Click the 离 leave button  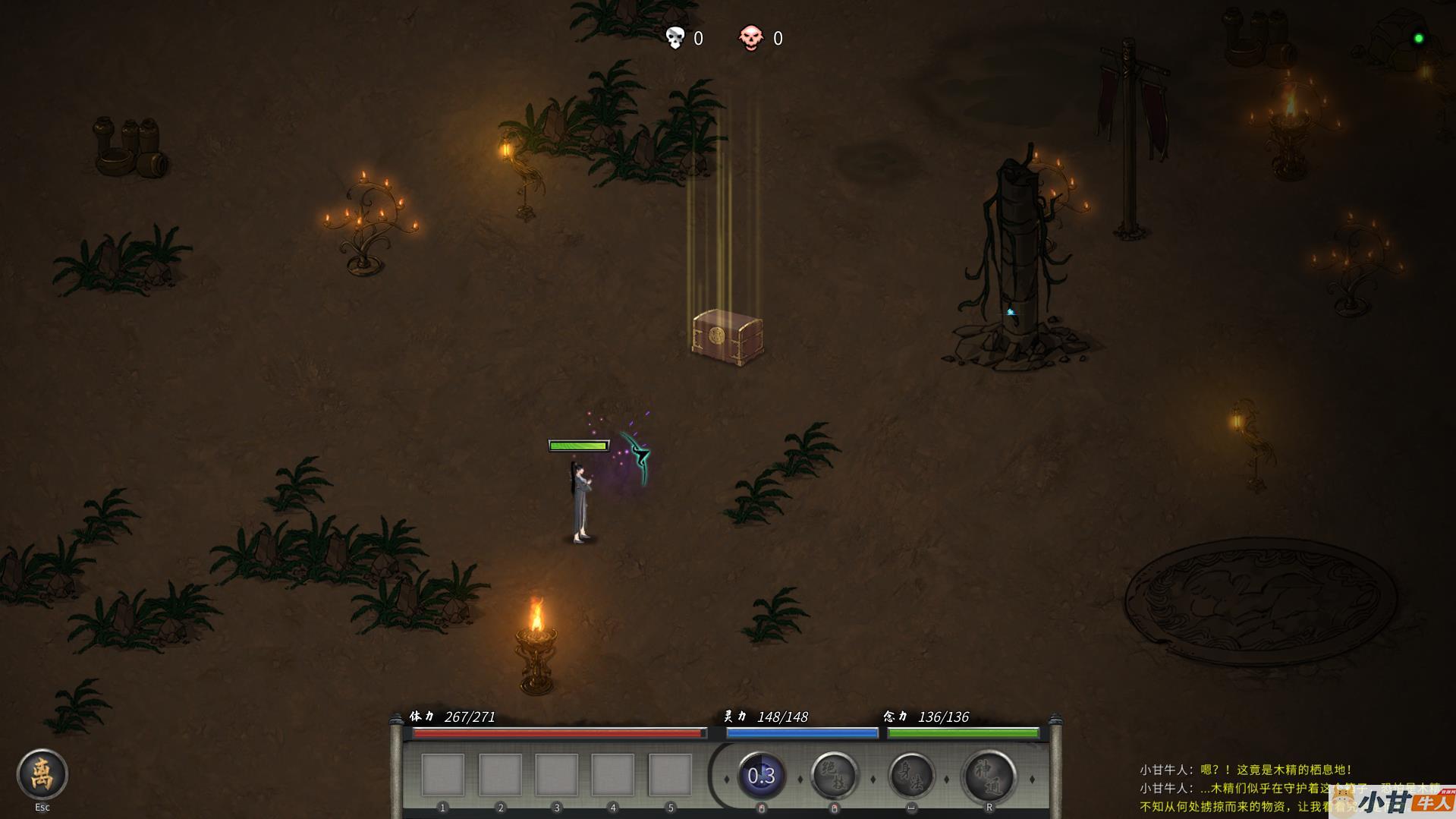coord(42,773)
